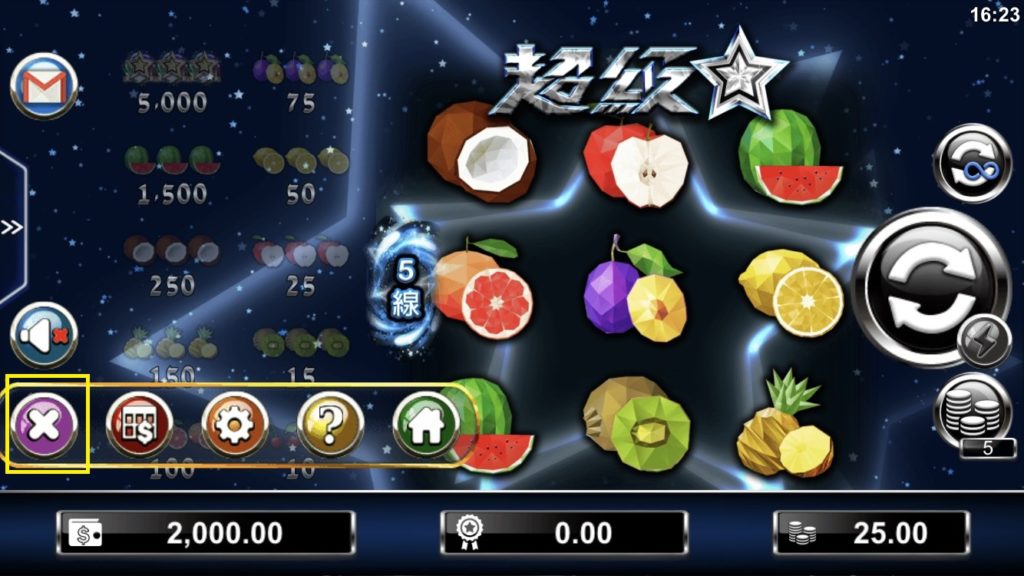Toggle the muted speaker sound button
This screenshot has height=576, width=1024.
[x=45, y=335]
